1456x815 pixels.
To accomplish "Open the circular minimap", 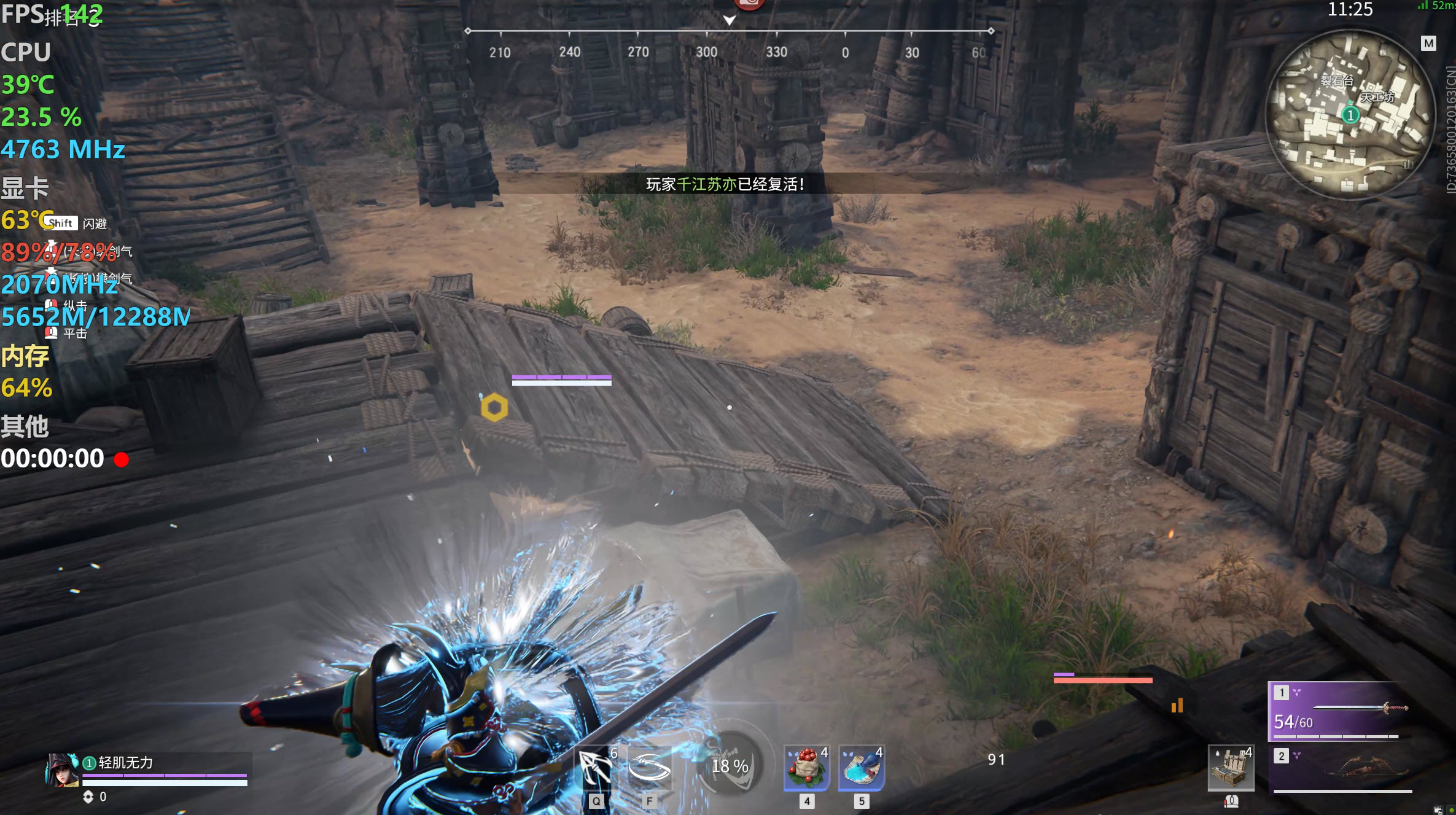I will coord(1350,114).
